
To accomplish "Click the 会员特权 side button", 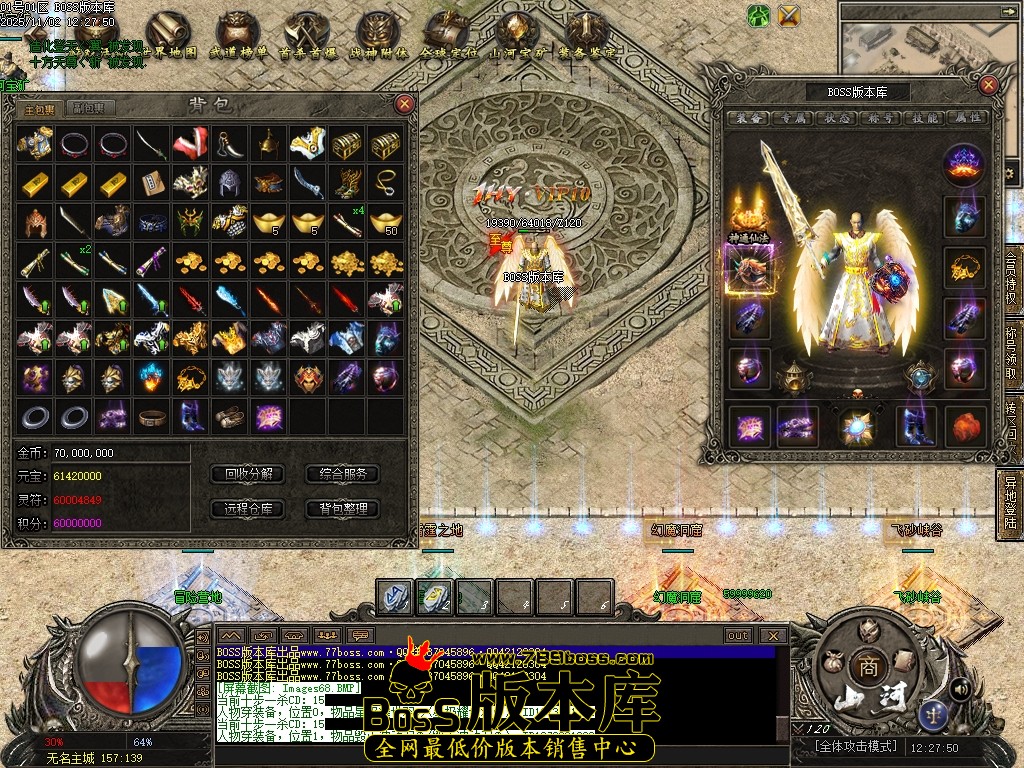I will point(1010,284).
